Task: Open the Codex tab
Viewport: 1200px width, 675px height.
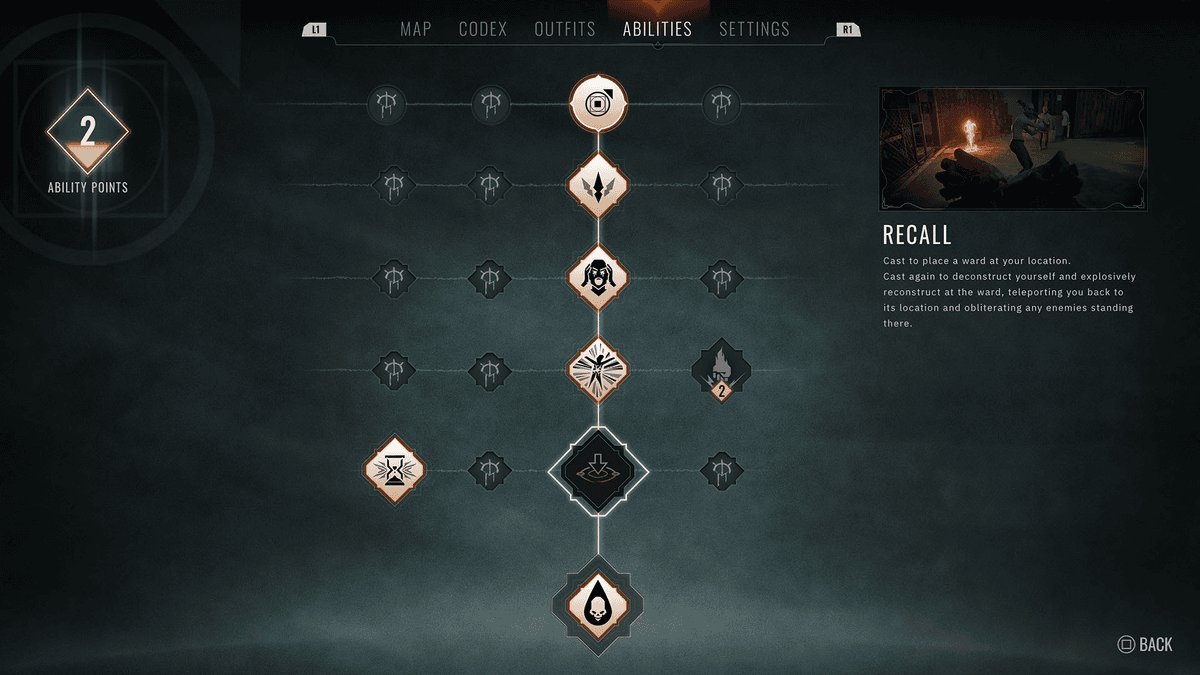Action: click(483, 29)
